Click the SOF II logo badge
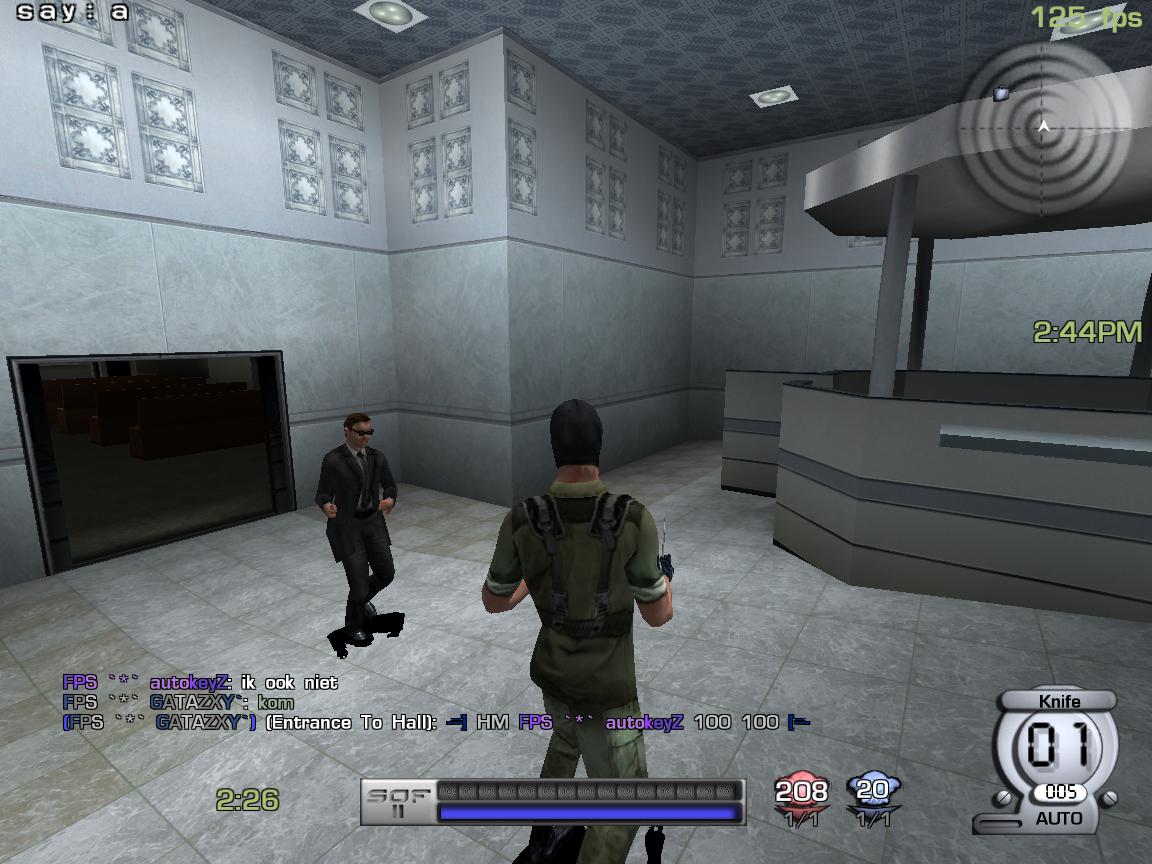Image resolution: width=1152 pixels, height=864 pixels. (398, 802)
